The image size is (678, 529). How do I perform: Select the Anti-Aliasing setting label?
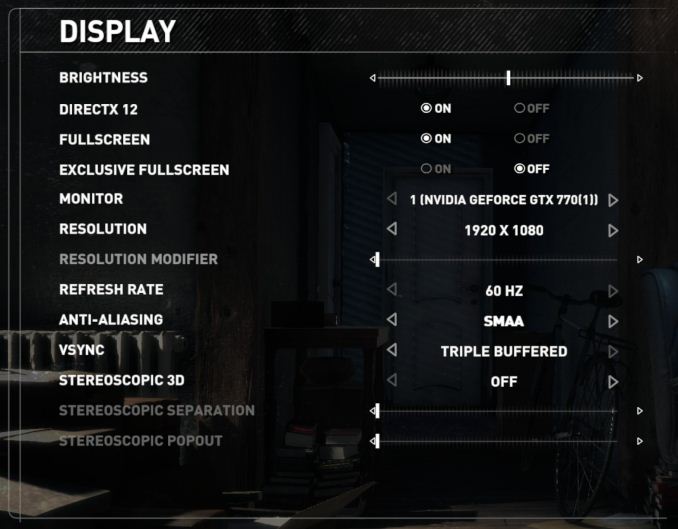pyautogui.click(x=111, y=320)
